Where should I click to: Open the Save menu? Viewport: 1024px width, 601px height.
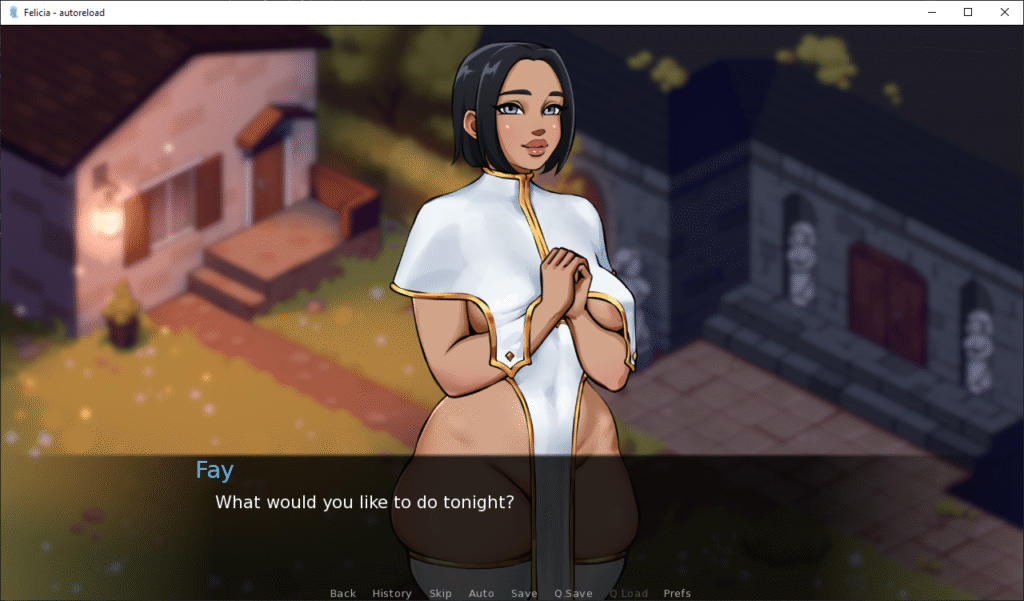524,593
